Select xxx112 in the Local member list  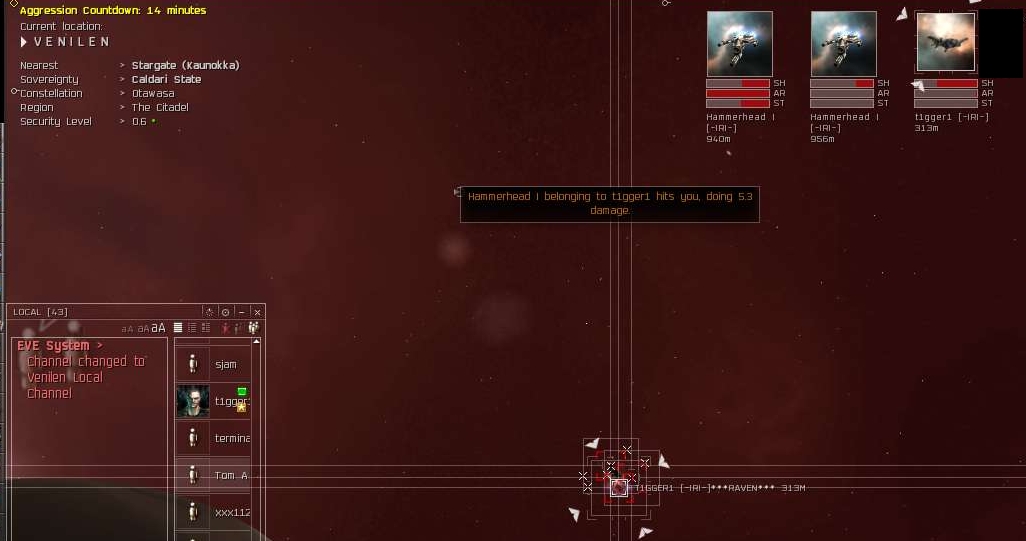tap(232, 512)
